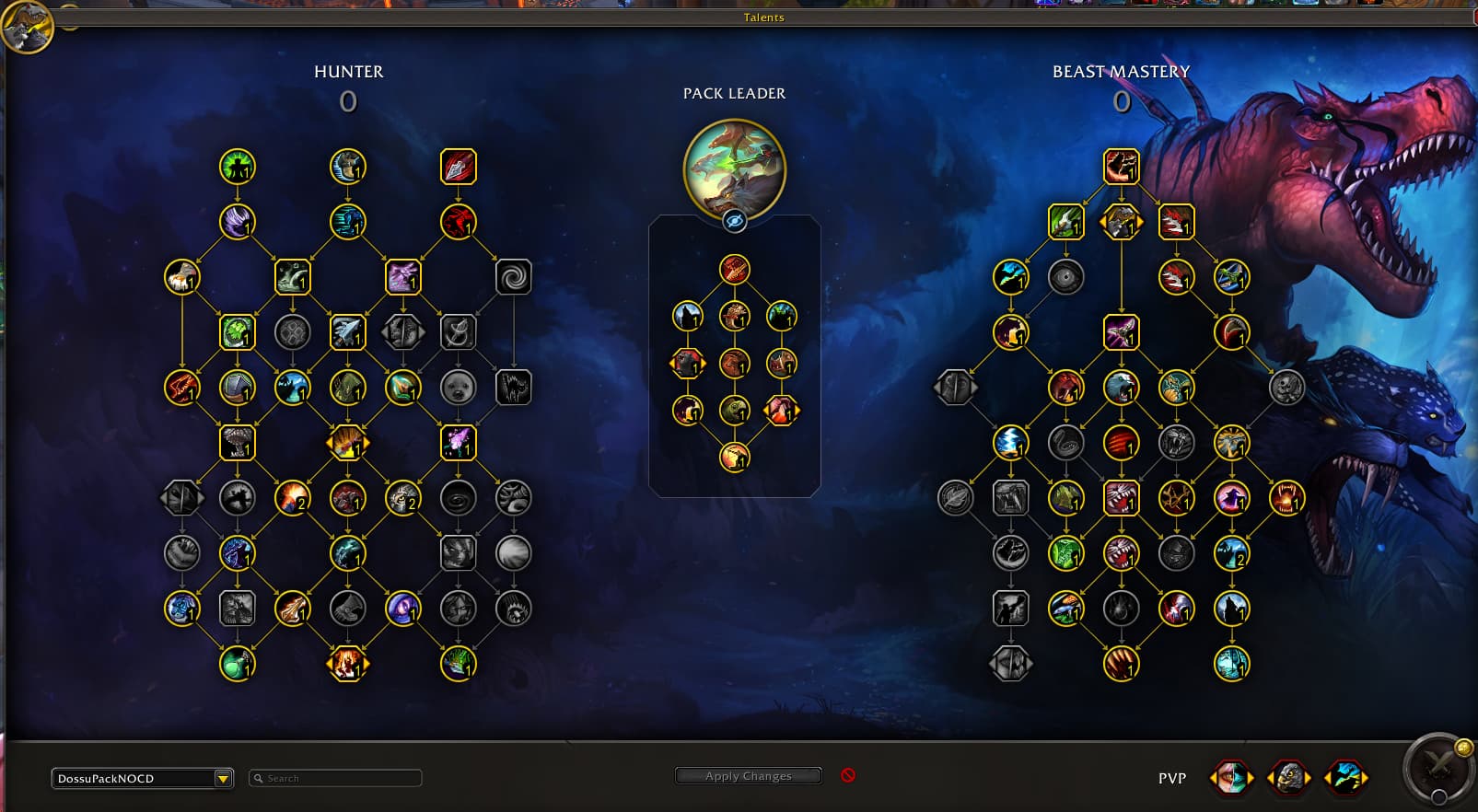Click the Apply Changes button
Screen dimensions: 1478x812
point(748,776)
